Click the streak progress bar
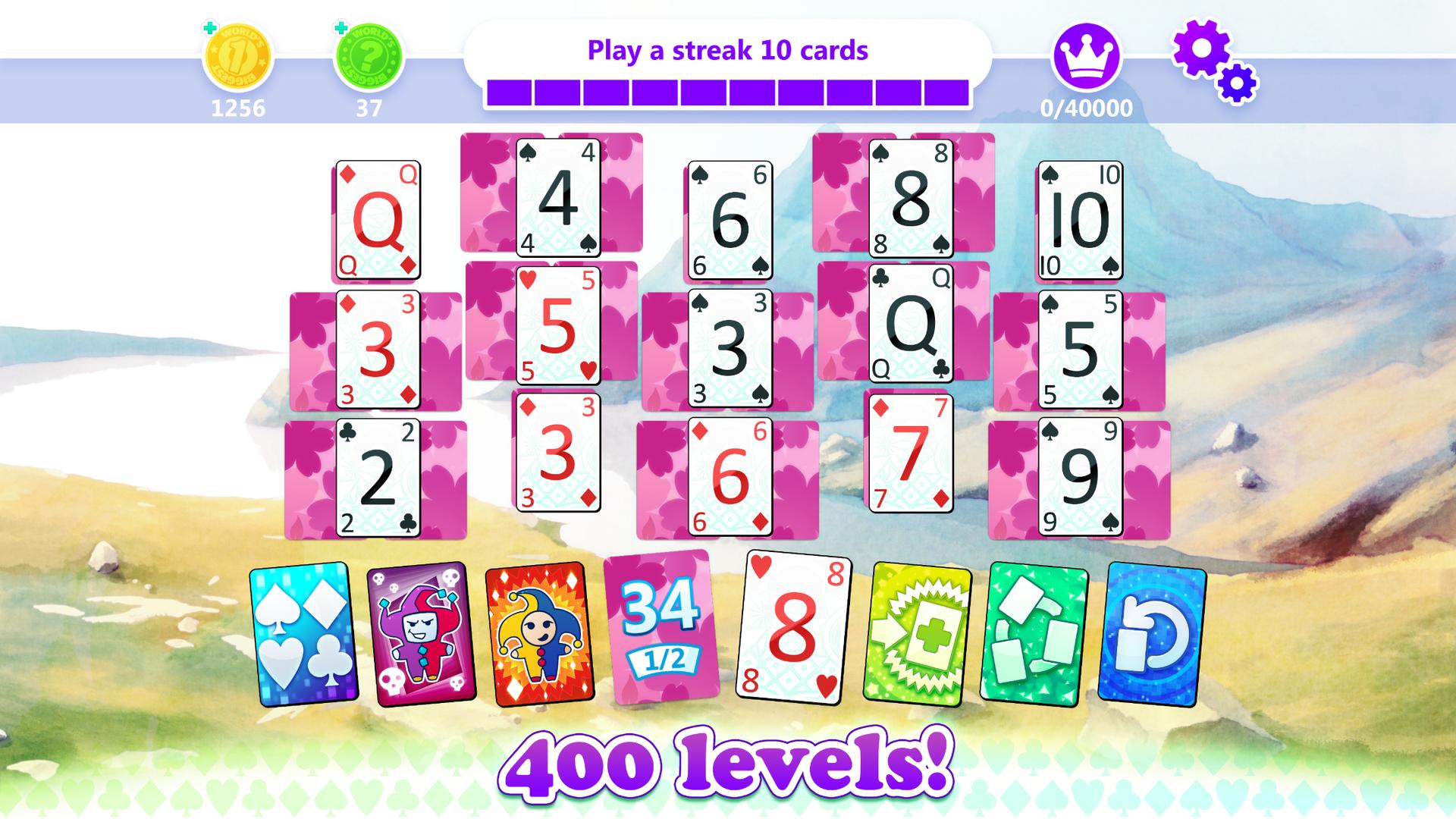The width and height of the screenshot is (1456, 819). (728, 89)
